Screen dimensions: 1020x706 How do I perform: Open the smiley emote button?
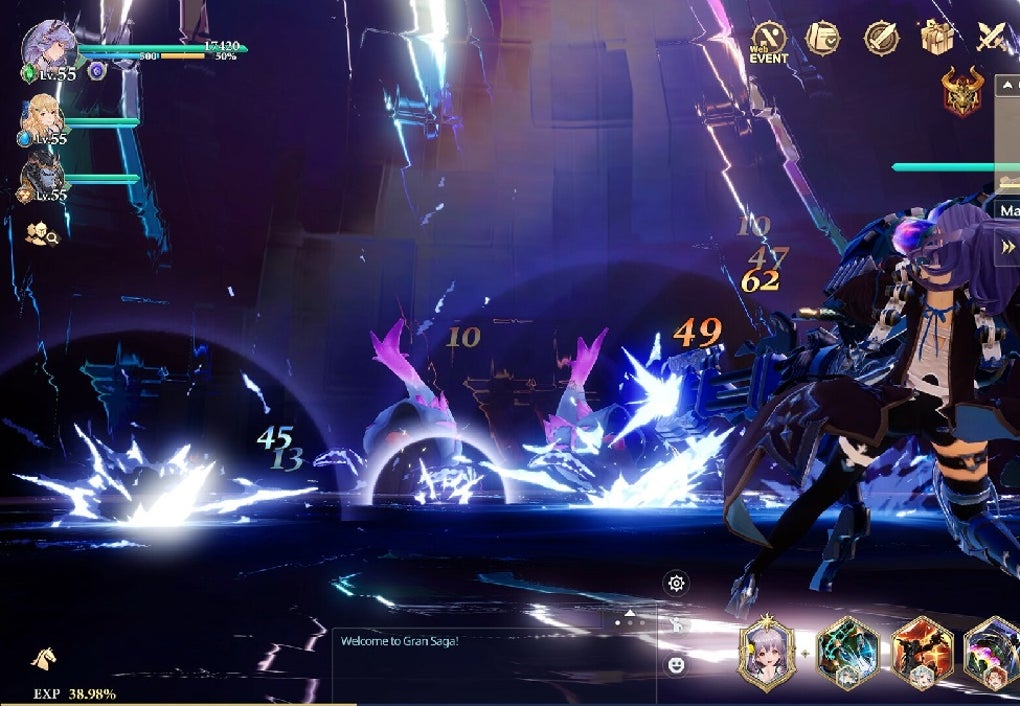(677, 664)
